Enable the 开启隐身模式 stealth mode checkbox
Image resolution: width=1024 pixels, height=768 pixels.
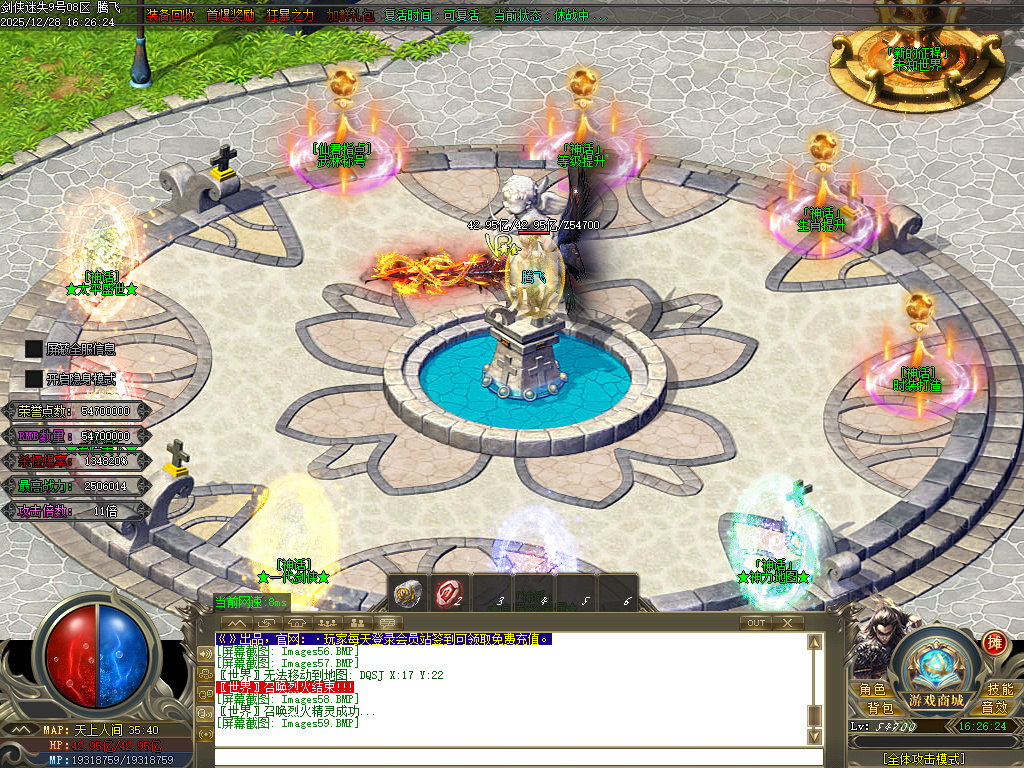coord(34,379)
